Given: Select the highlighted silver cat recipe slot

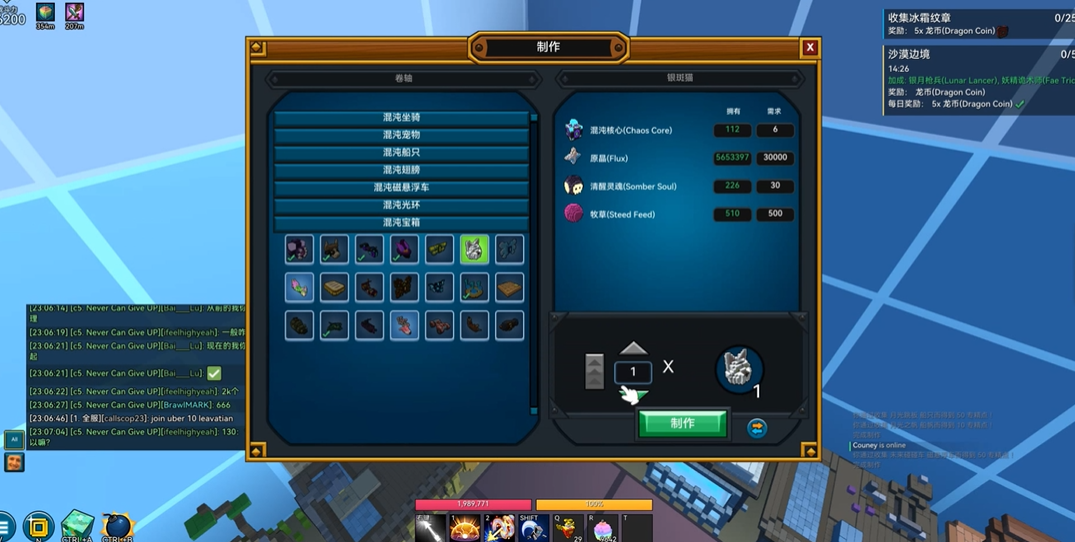Looking at the screenshot, I should click(x=474, y=249).
